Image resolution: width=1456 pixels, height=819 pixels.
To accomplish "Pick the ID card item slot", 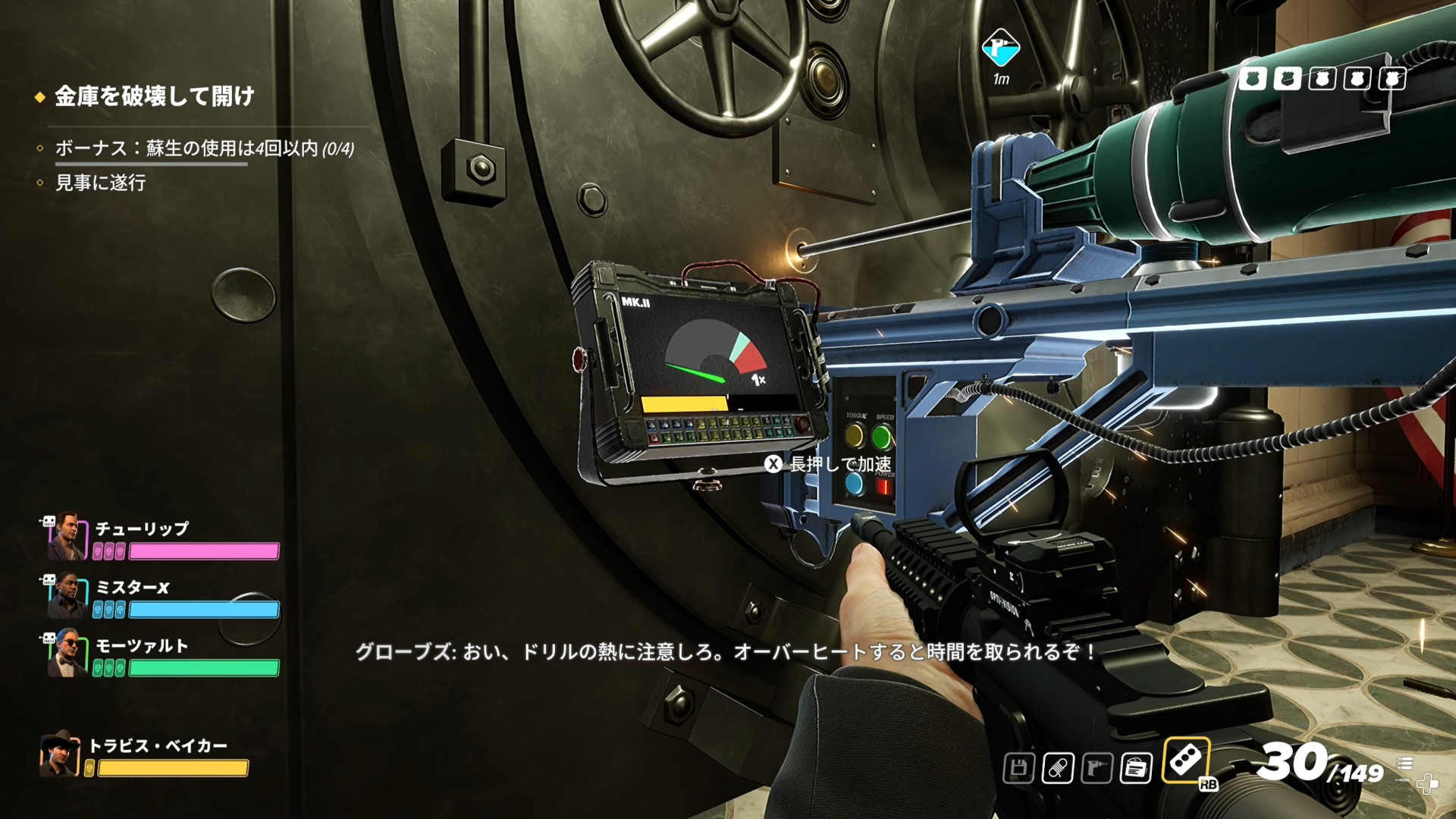I will [x=1136, y=768].
